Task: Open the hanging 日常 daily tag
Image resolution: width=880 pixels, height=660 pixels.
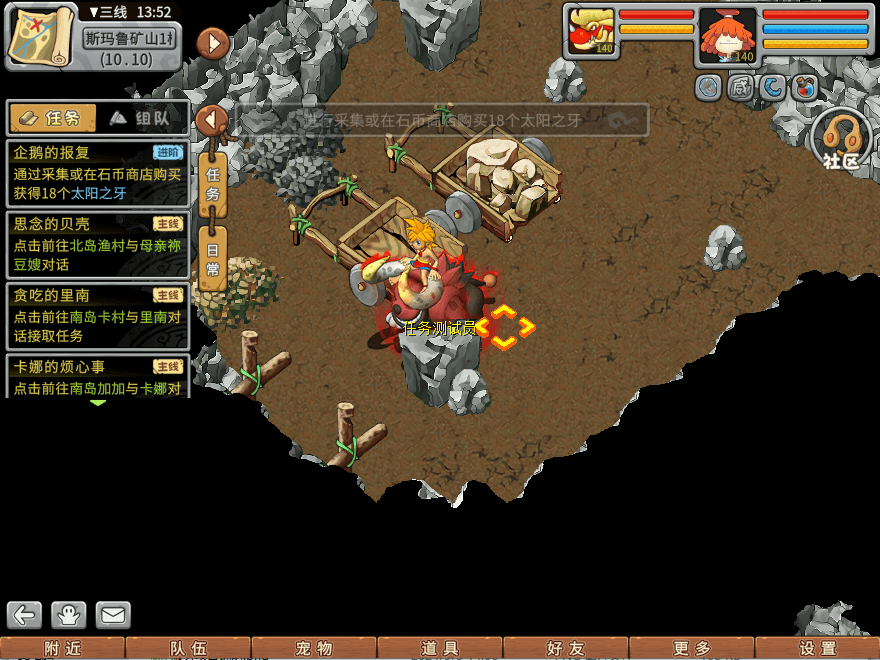Action: [213, 256]
